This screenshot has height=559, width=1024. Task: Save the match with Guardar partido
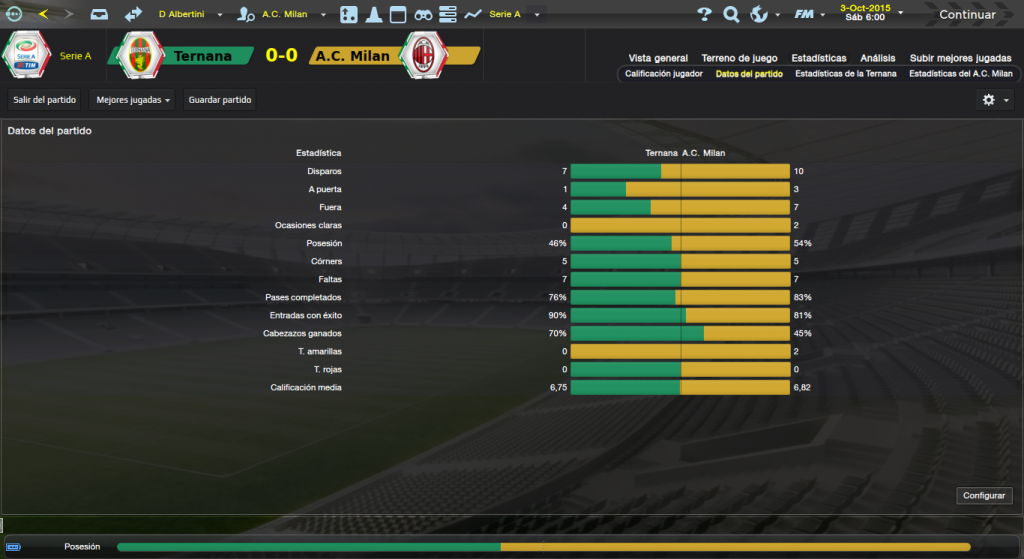point(221,100)
